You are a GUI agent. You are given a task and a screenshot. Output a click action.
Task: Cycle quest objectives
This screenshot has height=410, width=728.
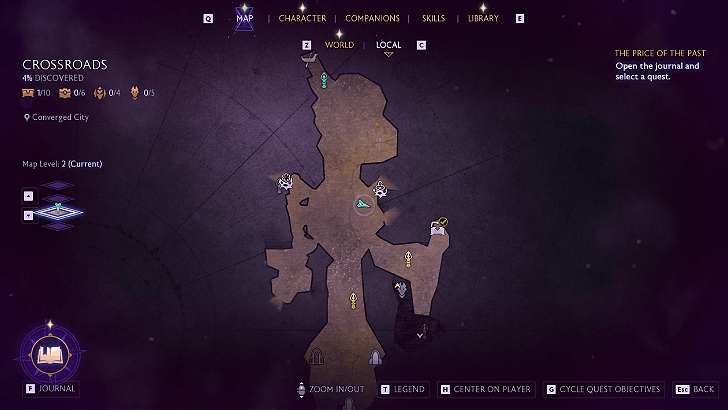[609, 389]
